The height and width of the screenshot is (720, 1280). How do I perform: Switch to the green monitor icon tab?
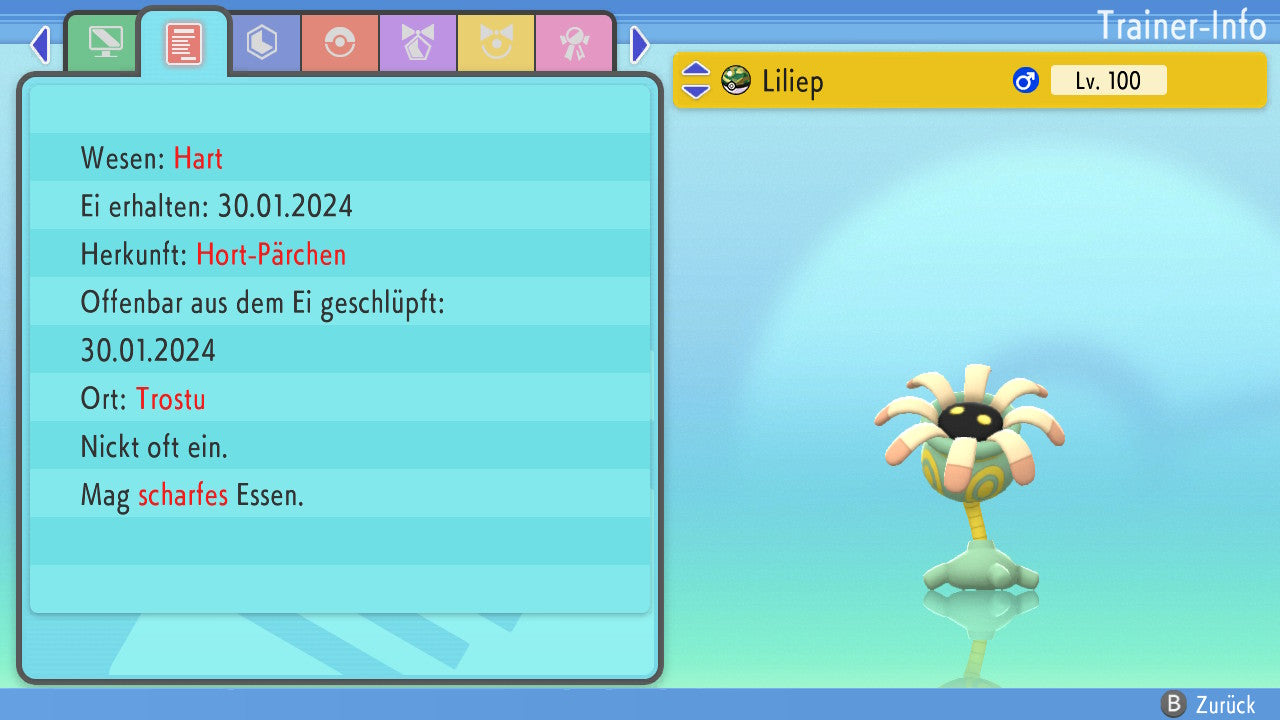[x=104, y=43]
